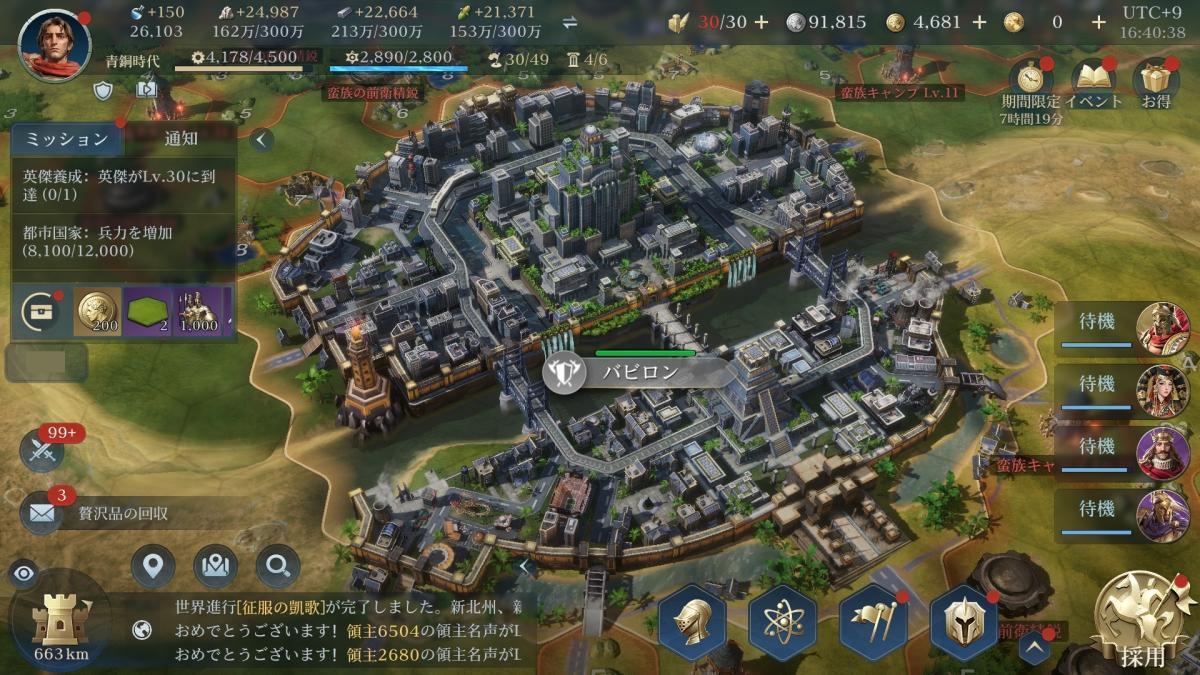Viewport: 1200px width, 675px height.
Task: Claim the mission reward chest
Action: (41, 311)
